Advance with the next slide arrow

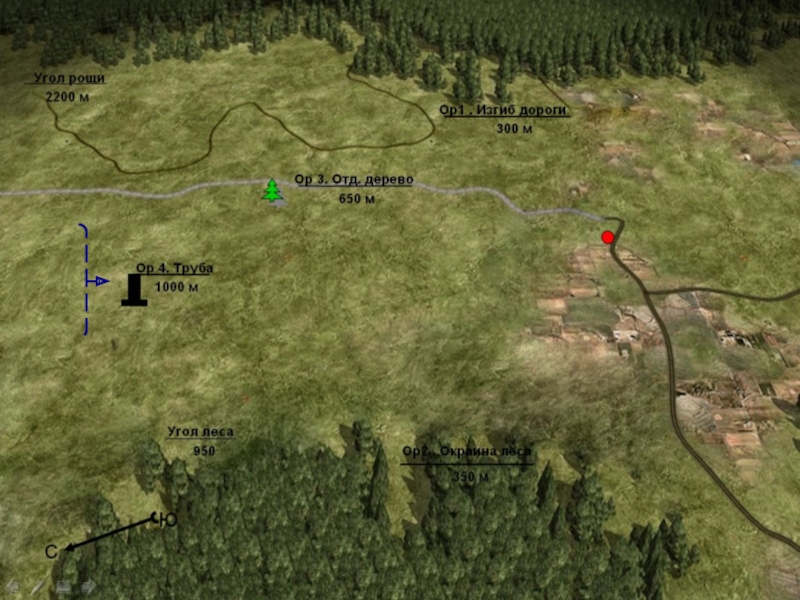click(88, 586)
